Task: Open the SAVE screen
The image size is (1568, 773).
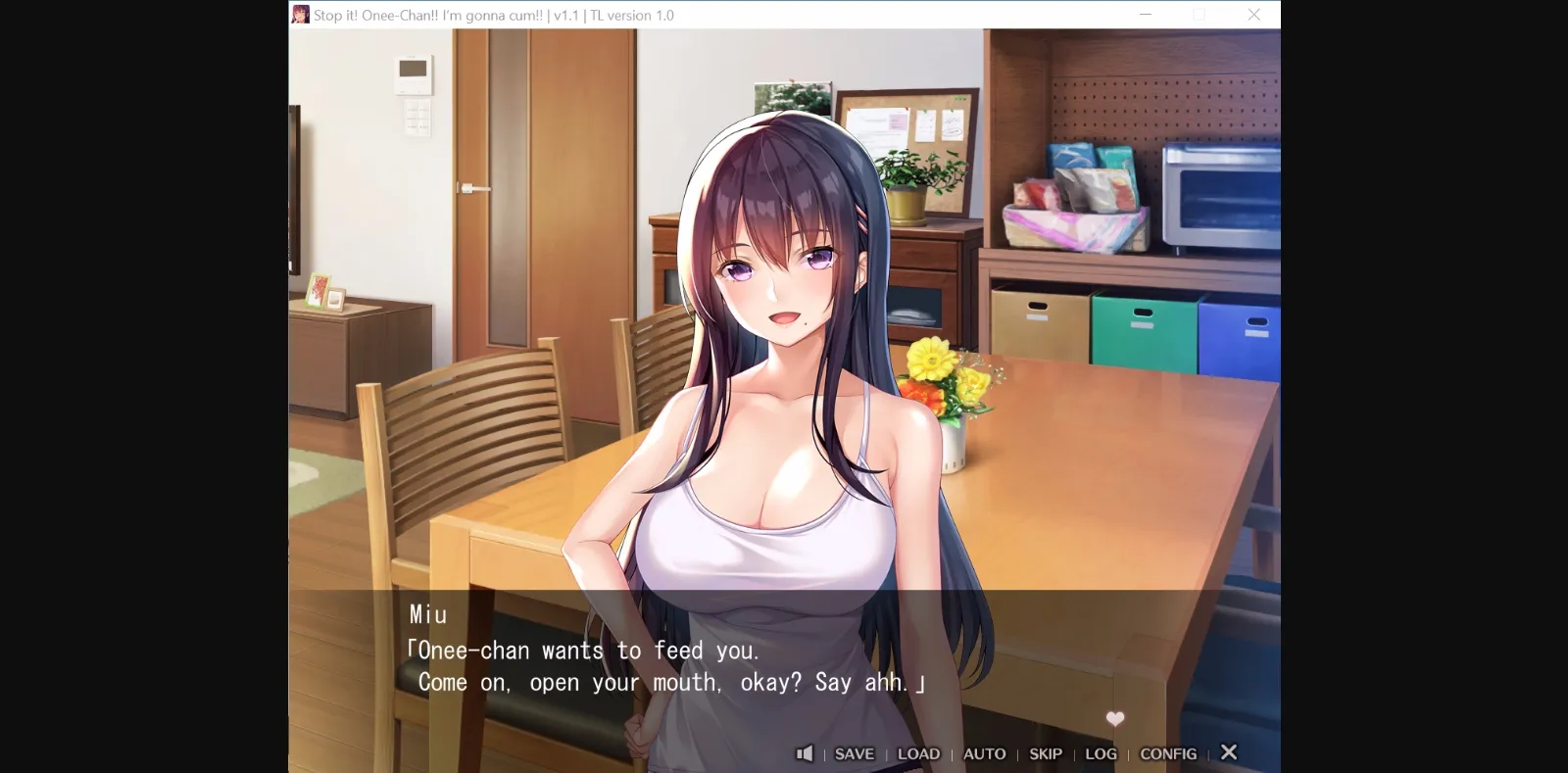Action: (x=854, y=753)
